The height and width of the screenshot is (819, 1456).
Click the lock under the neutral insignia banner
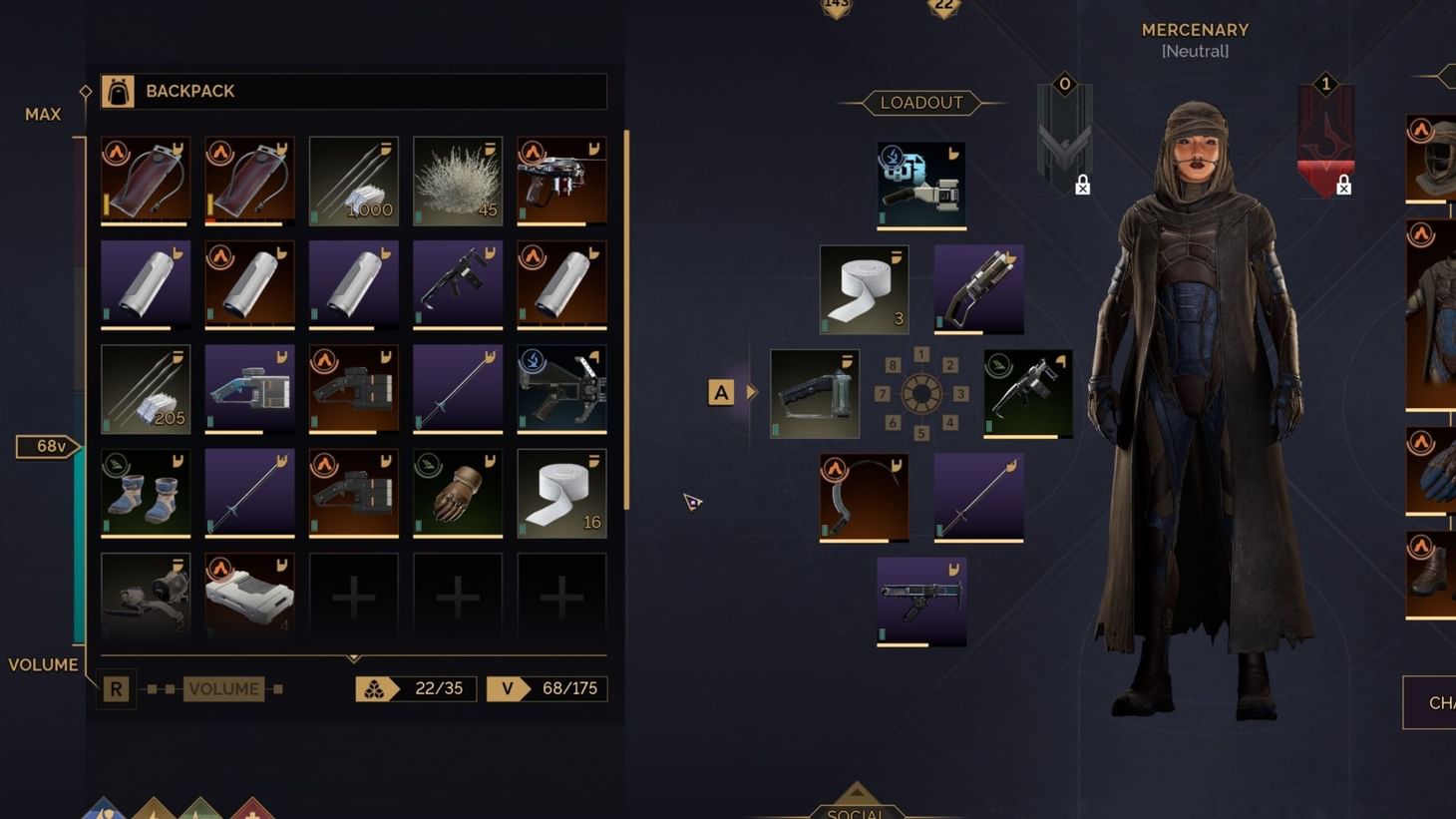[x=1083, y=185]
